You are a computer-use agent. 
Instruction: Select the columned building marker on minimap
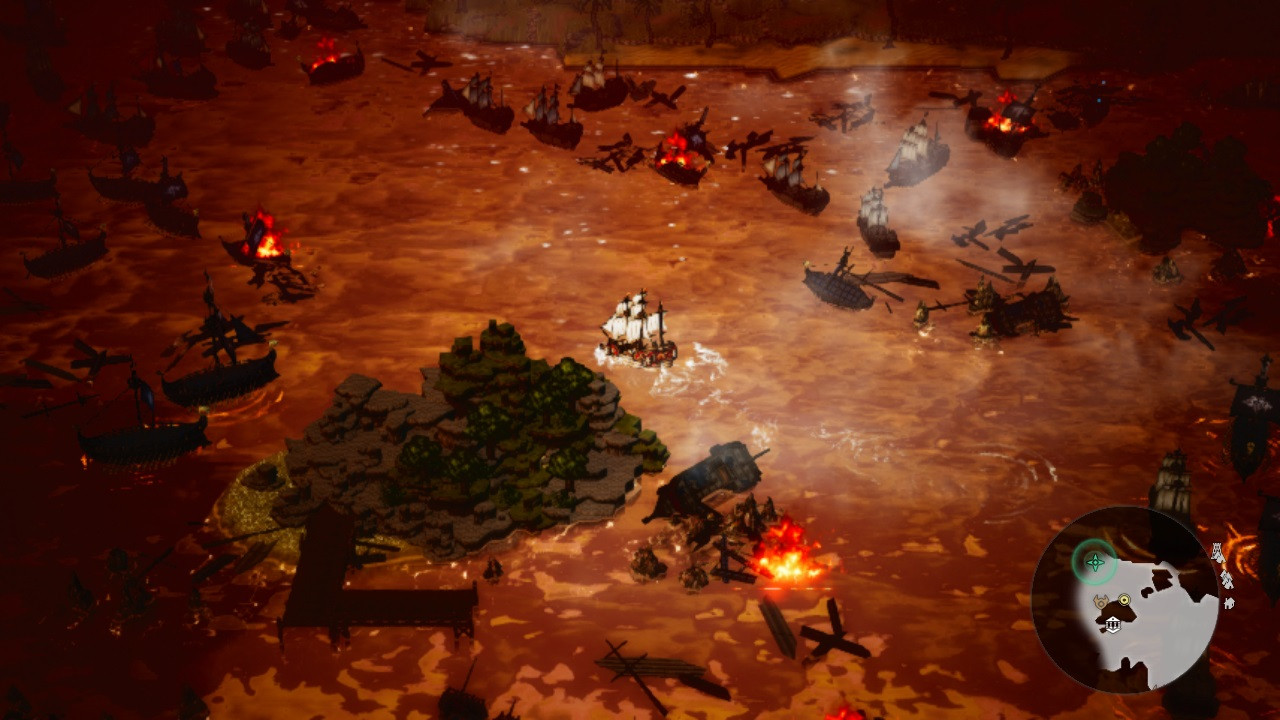tap(1112, 625)
